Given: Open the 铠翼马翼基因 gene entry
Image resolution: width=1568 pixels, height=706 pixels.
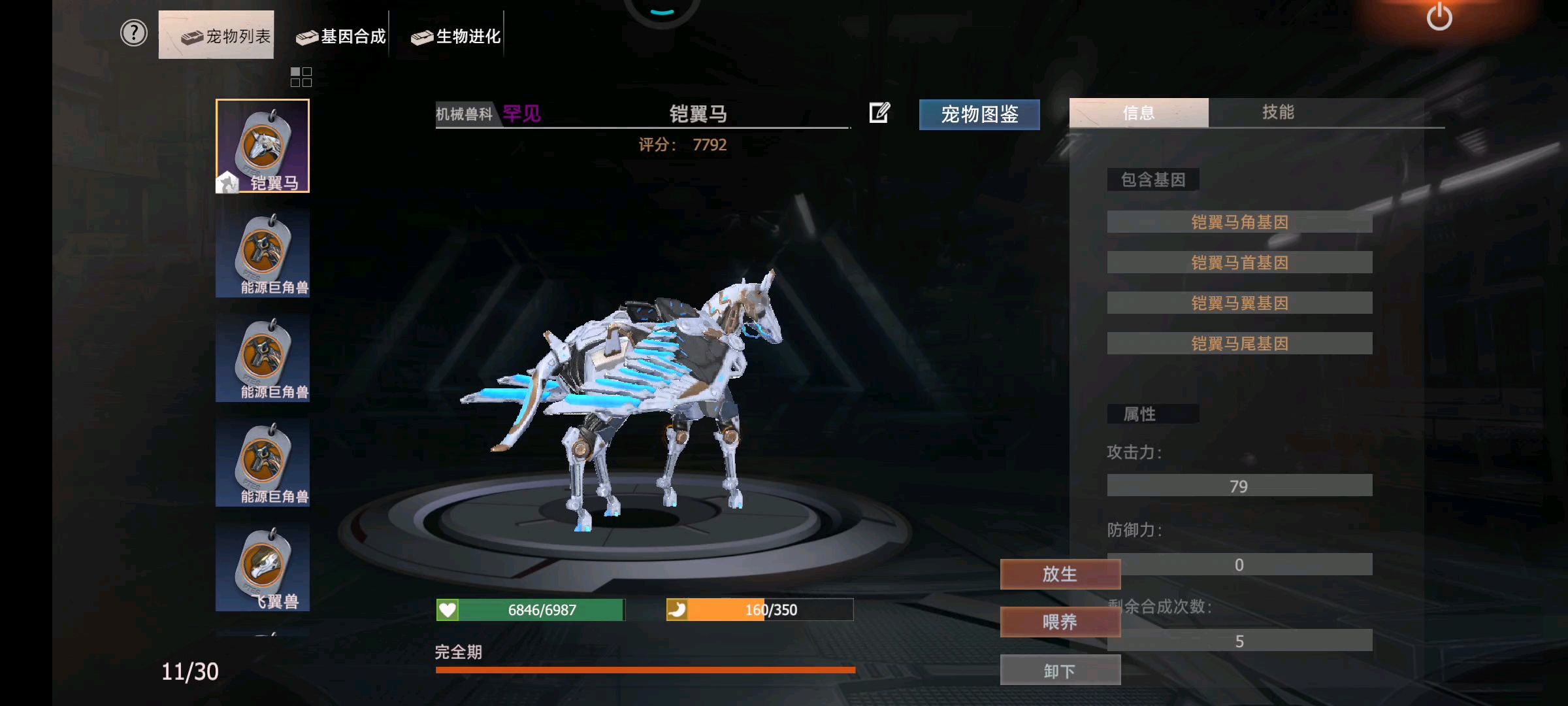Looking at the screenshot, I should [1238, 302].
